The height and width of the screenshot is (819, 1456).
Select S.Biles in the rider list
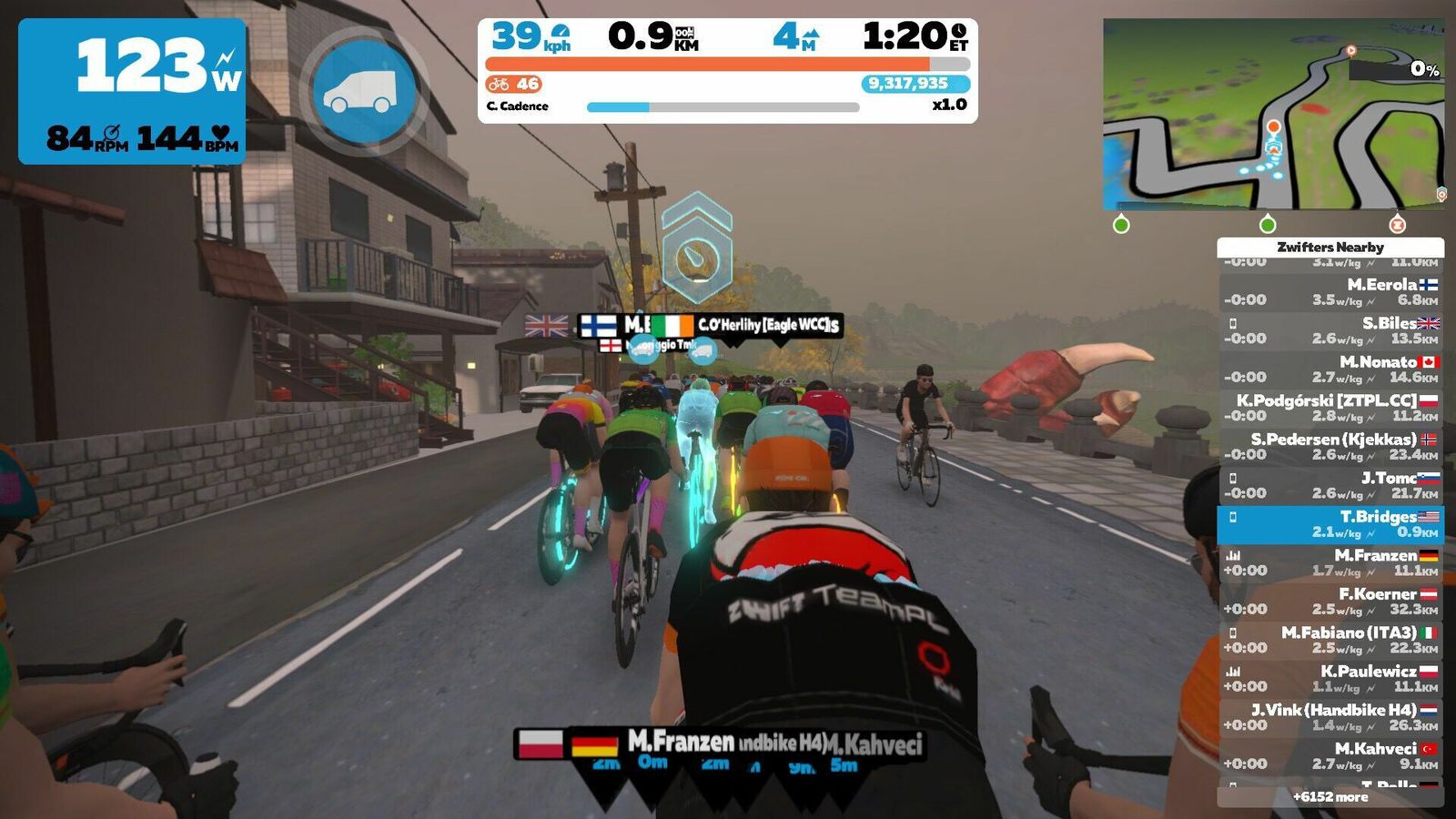pos(1330,330)
